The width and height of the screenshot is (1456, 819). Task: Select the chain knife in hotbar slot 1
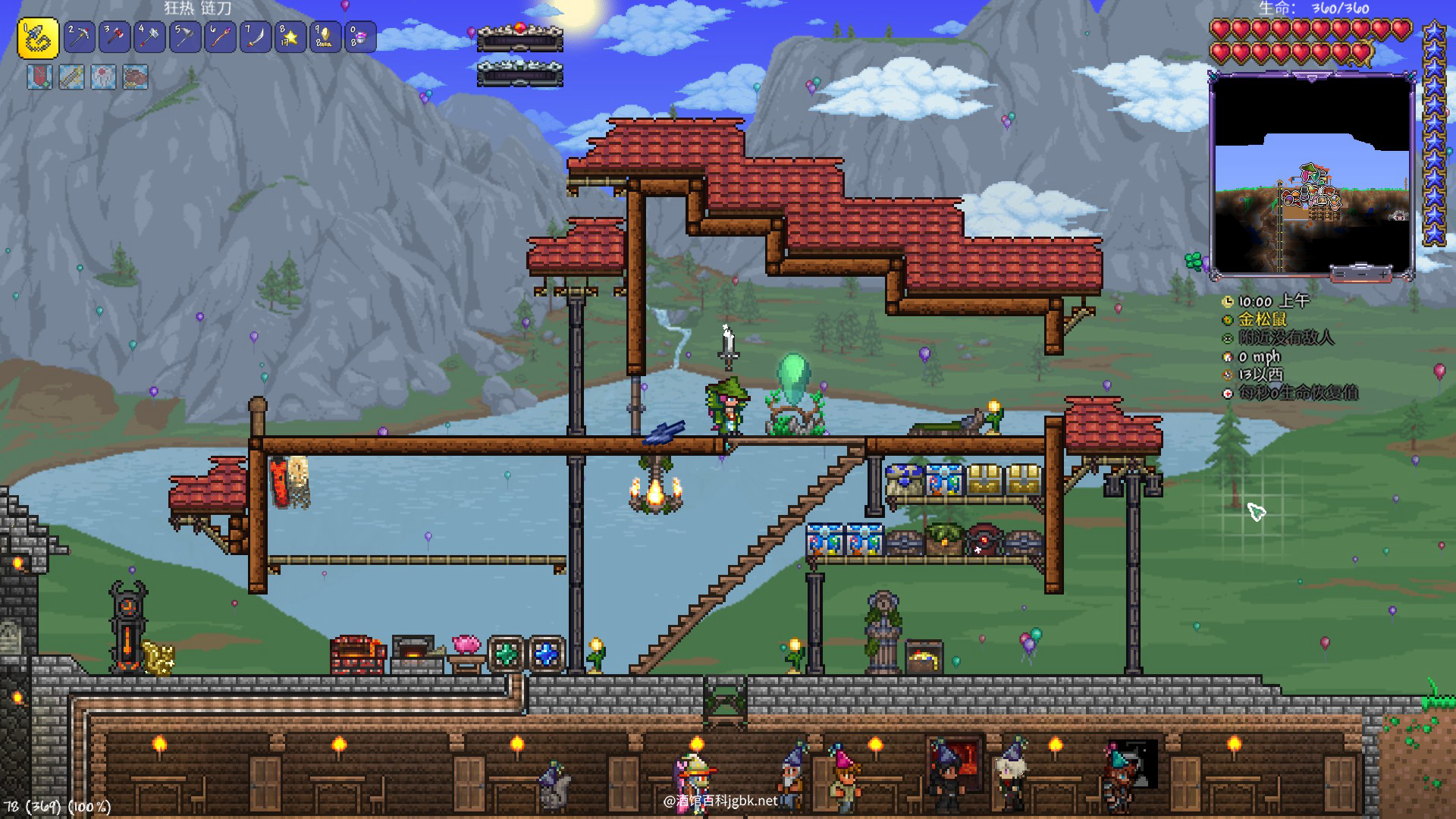click(x=38, y=38)
